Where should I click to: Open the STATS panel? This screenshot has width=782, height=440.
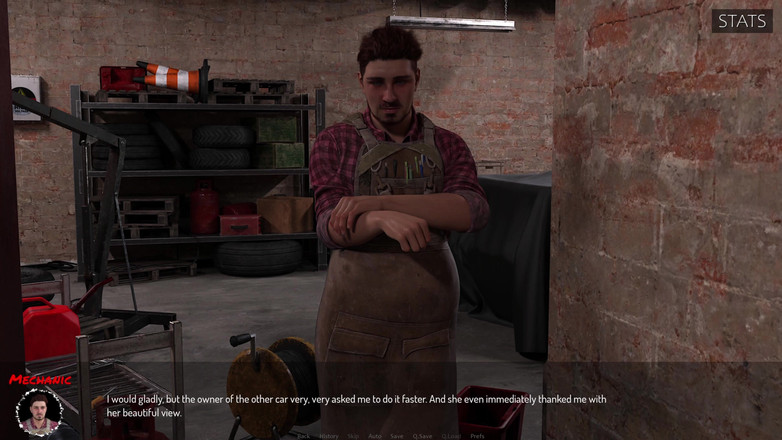point(741,21)
